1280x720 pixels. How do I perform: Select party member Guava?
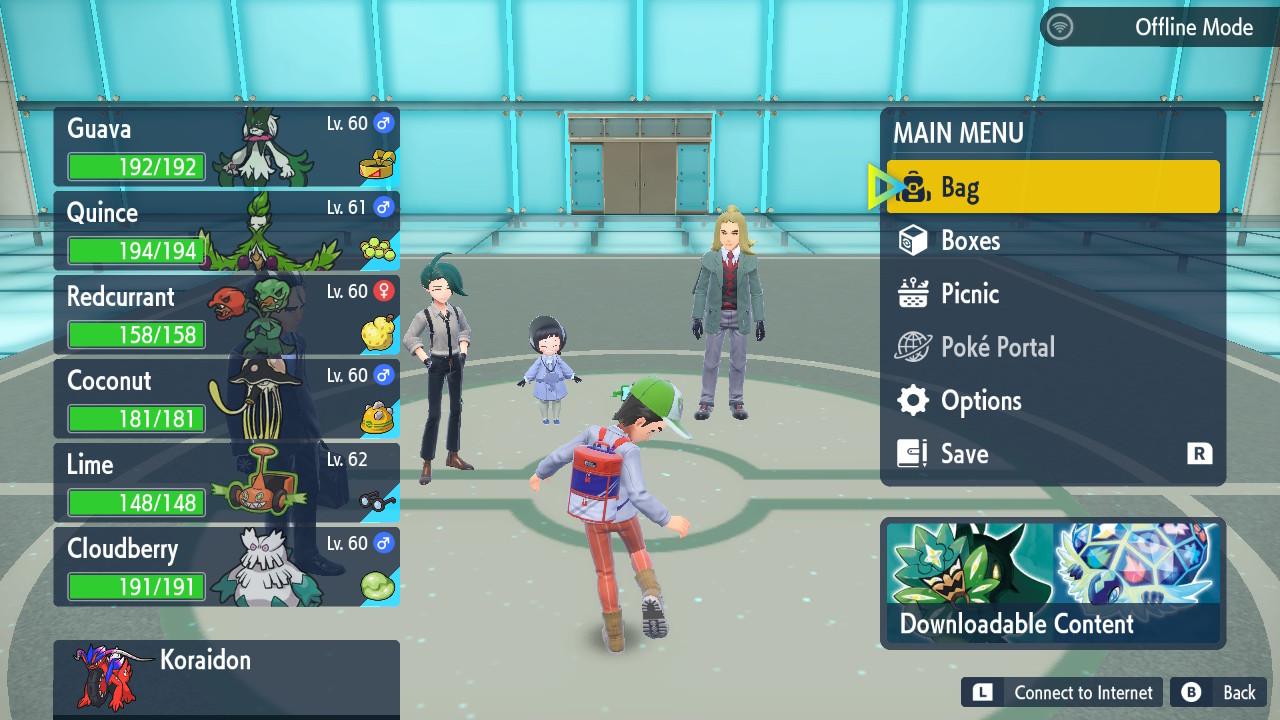click(x=226, y=147)
